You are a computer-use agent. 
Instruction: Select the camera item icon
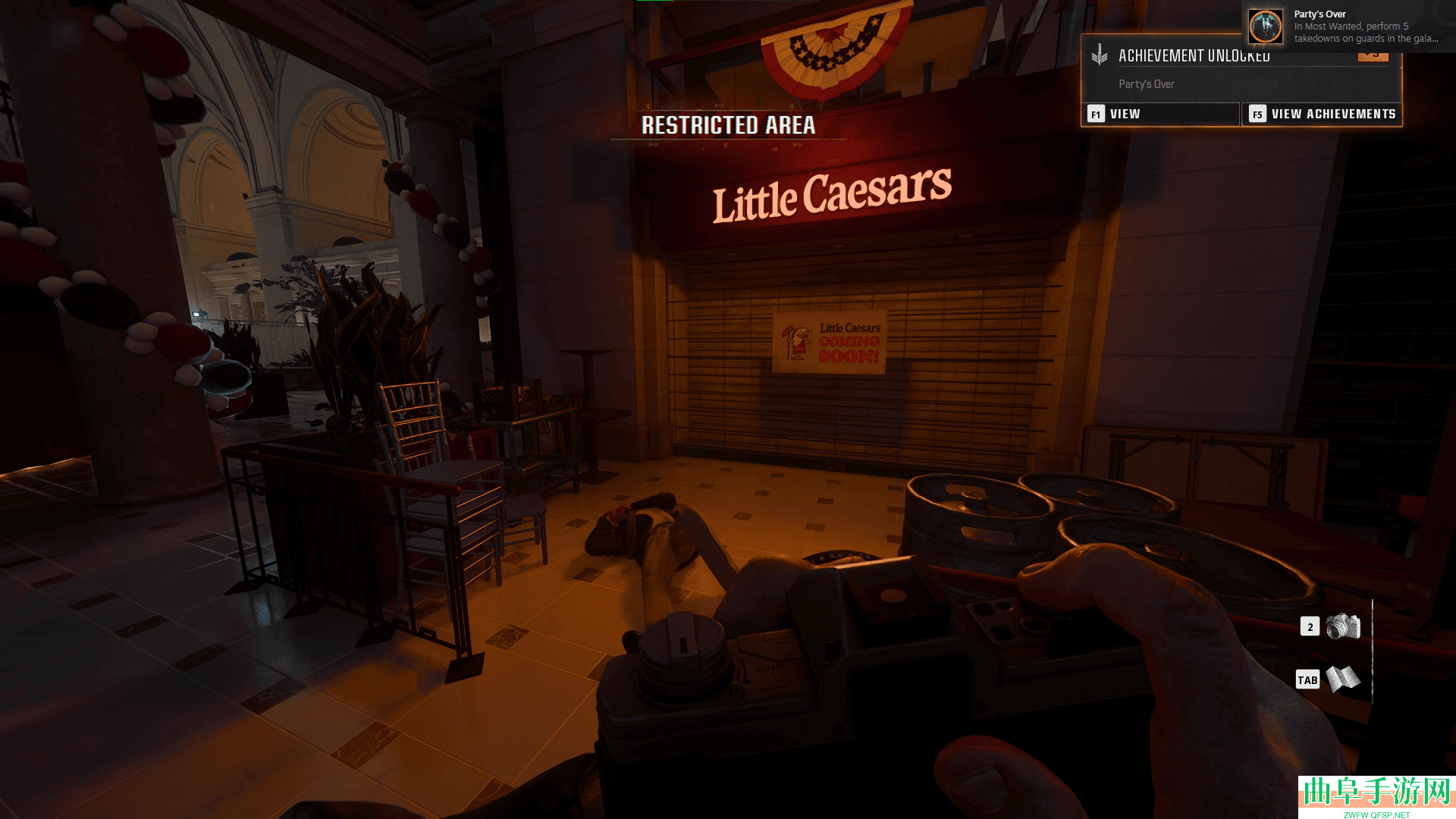tap(1343, 626)
